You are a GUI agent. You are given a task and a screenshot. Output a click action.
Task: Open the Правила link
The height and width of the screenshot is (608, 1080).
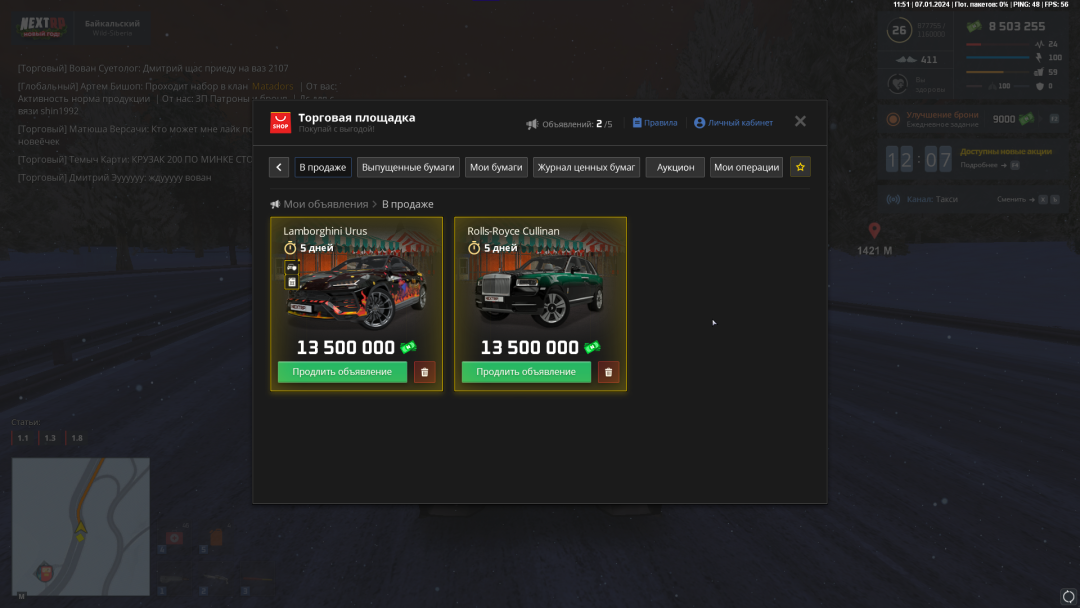tap(655, 123)
